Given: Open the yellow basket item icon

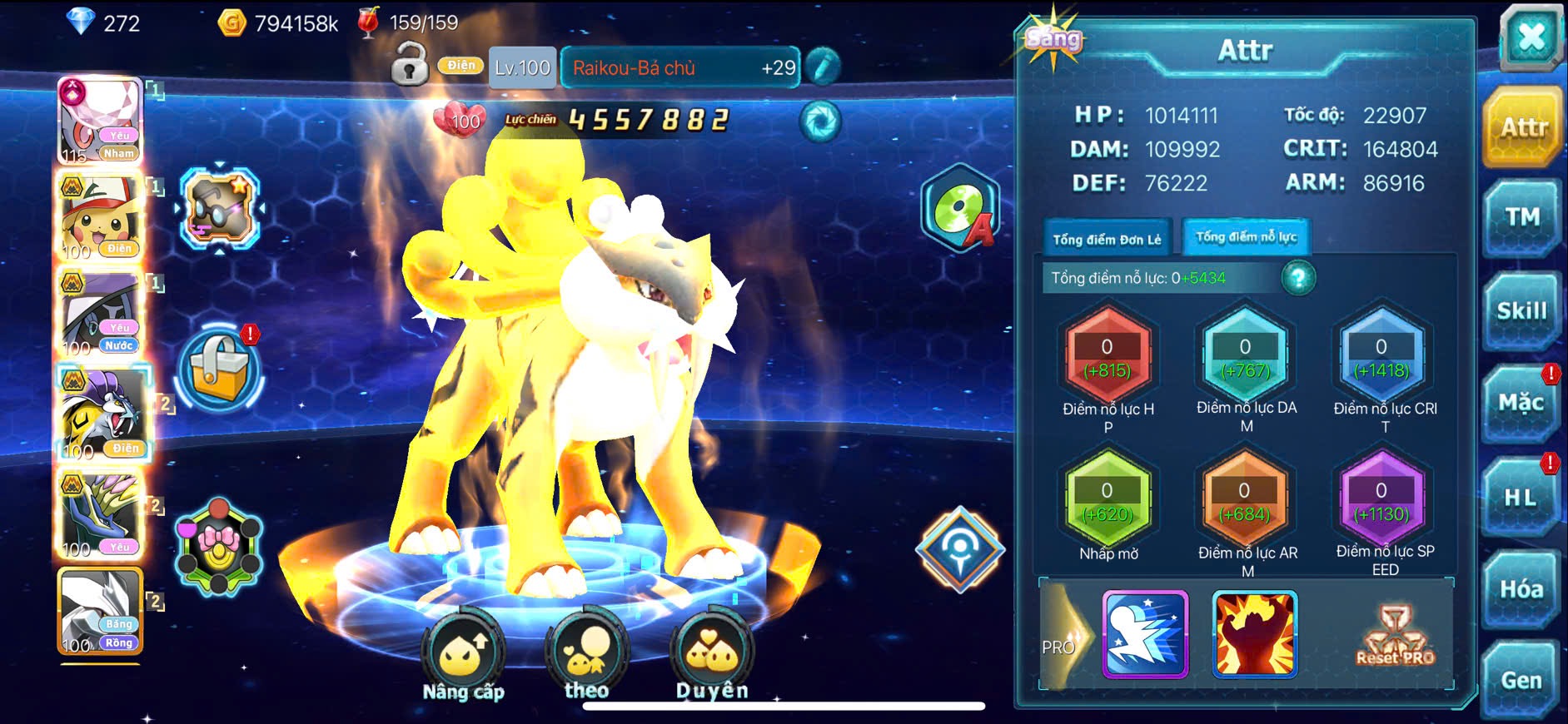Looking at the screenshot, I should [x=220, y=369].
